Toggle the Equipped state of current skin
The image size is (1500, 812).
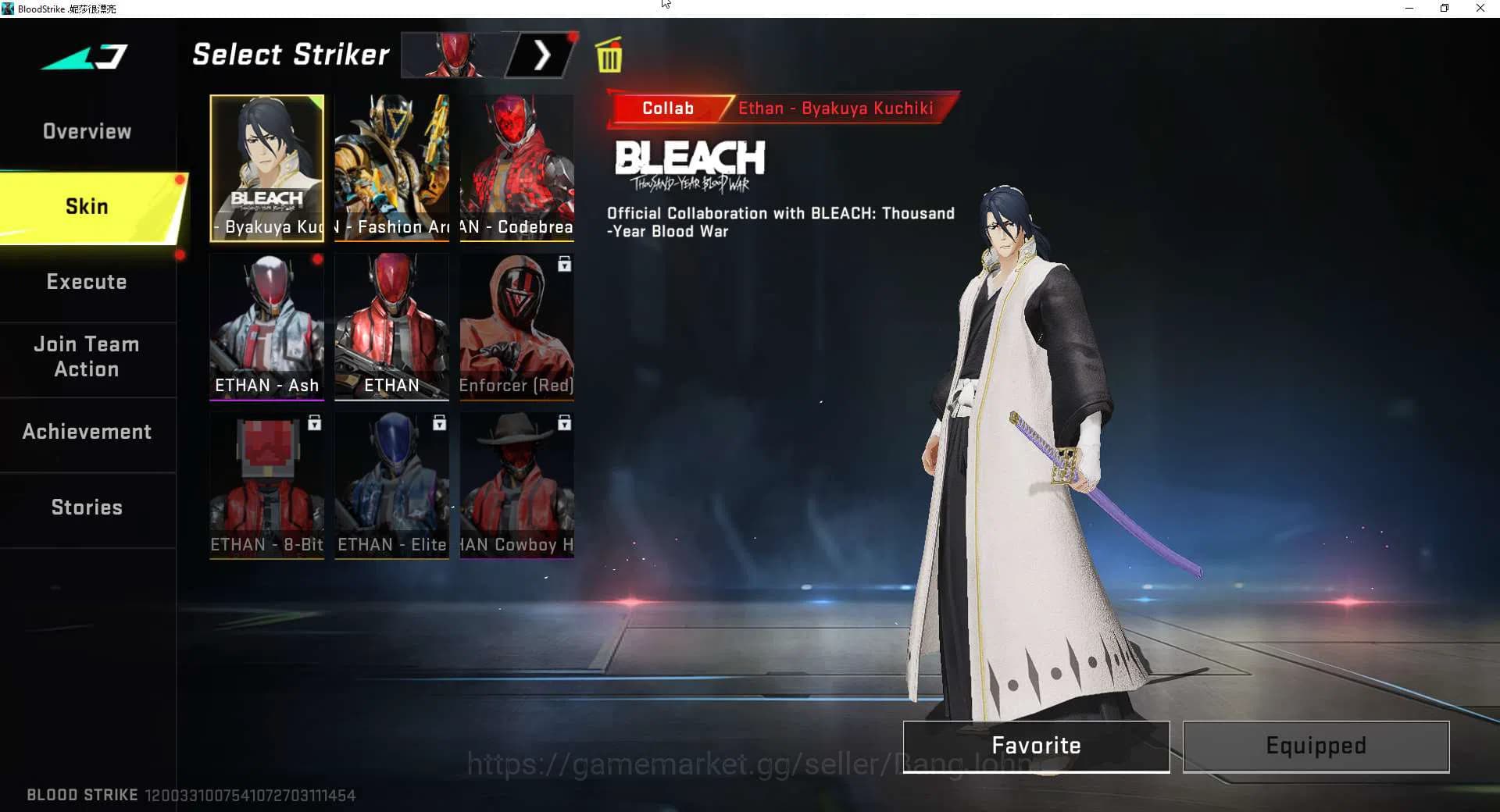1316,746
